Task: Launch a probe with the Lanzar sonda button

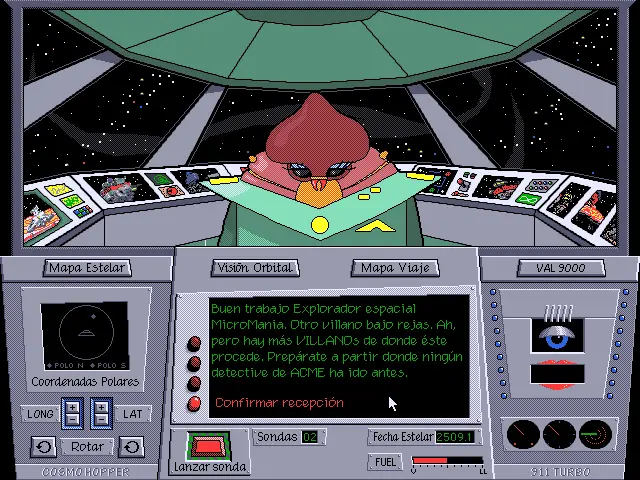Action: 209,447
